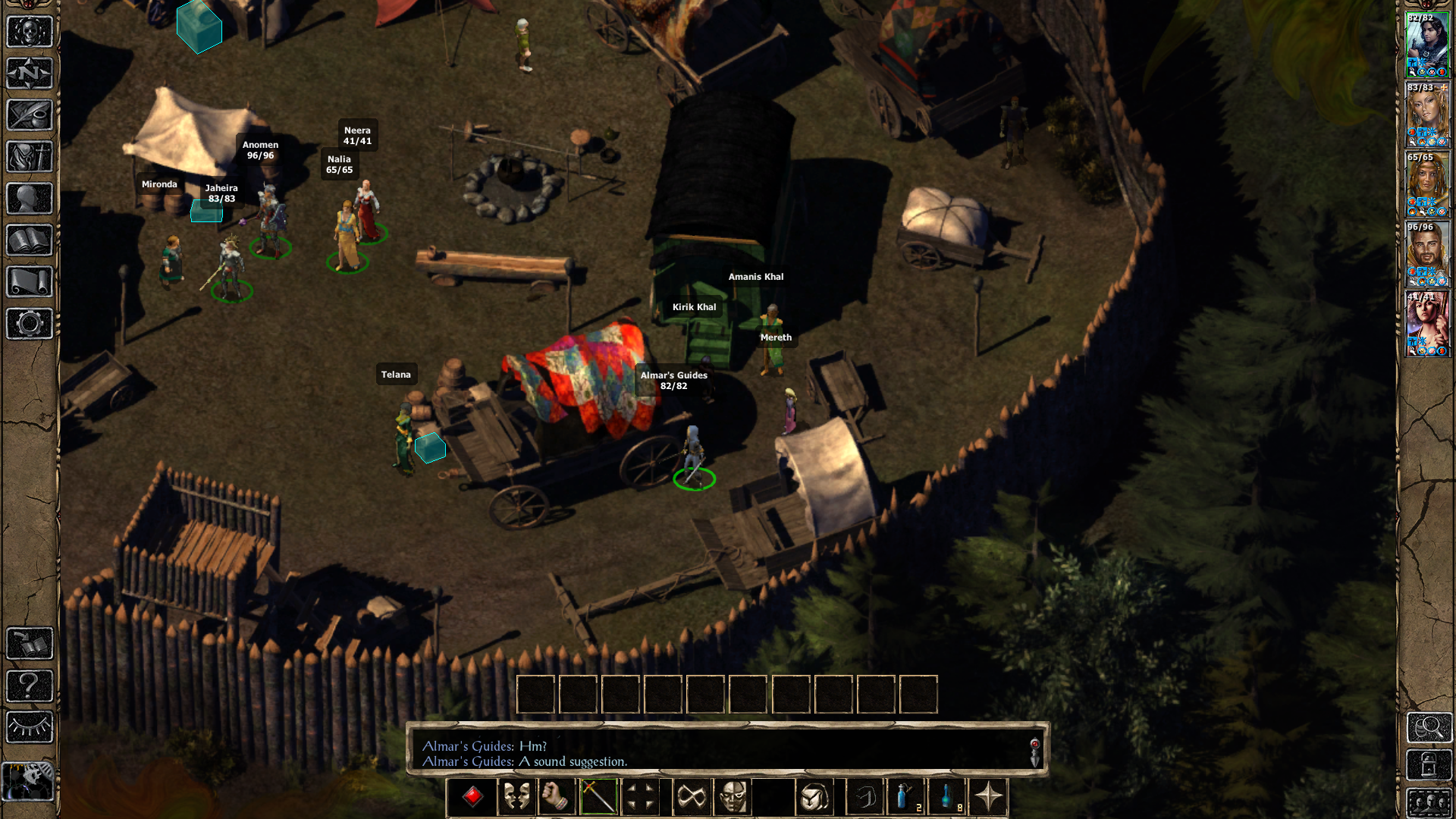Select Anomen's portrait showing 96/96
Viewport: 1456px width, 819px height.
1427,254
